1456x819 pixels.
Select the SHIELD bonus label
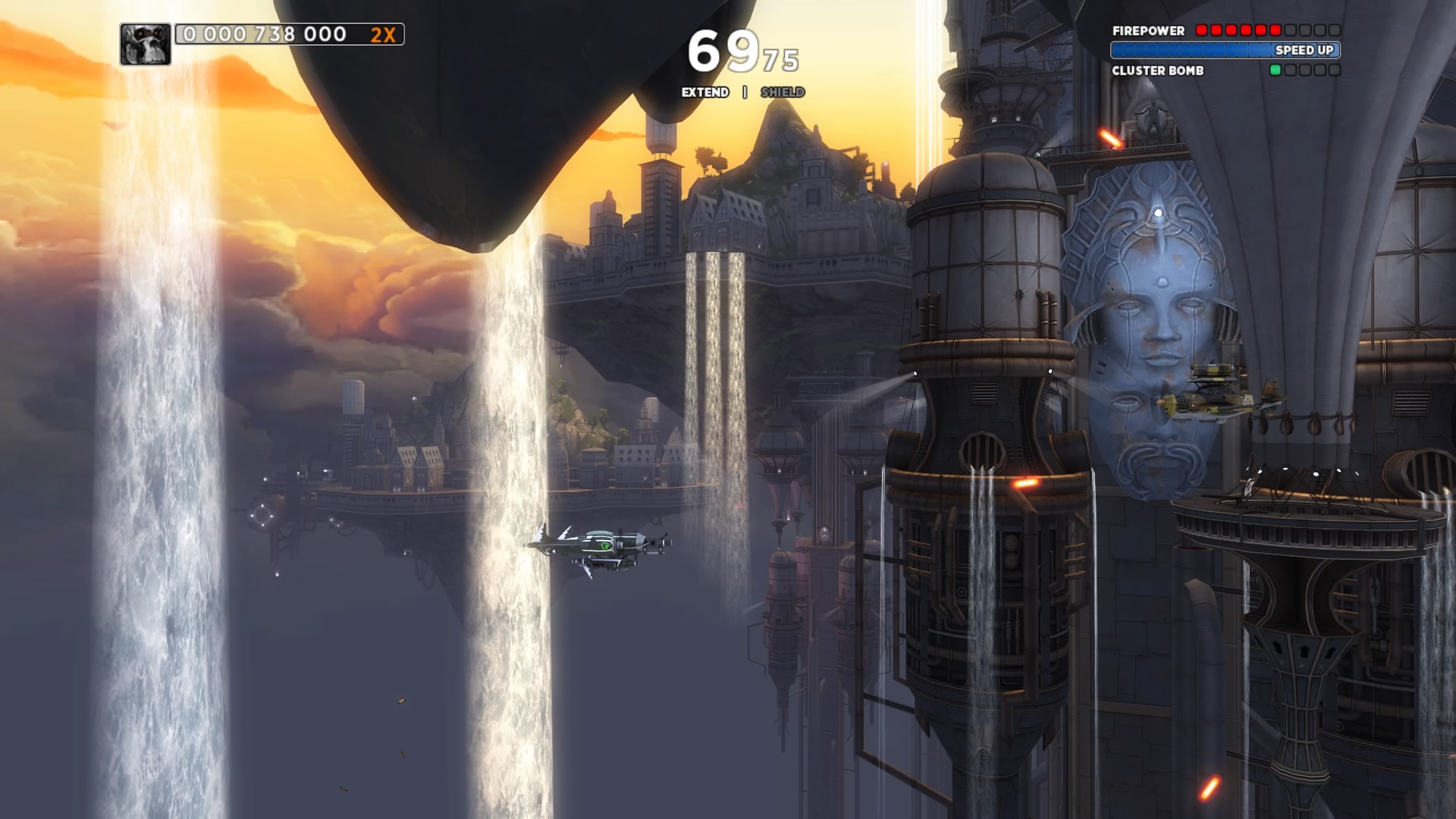point(782,93)
